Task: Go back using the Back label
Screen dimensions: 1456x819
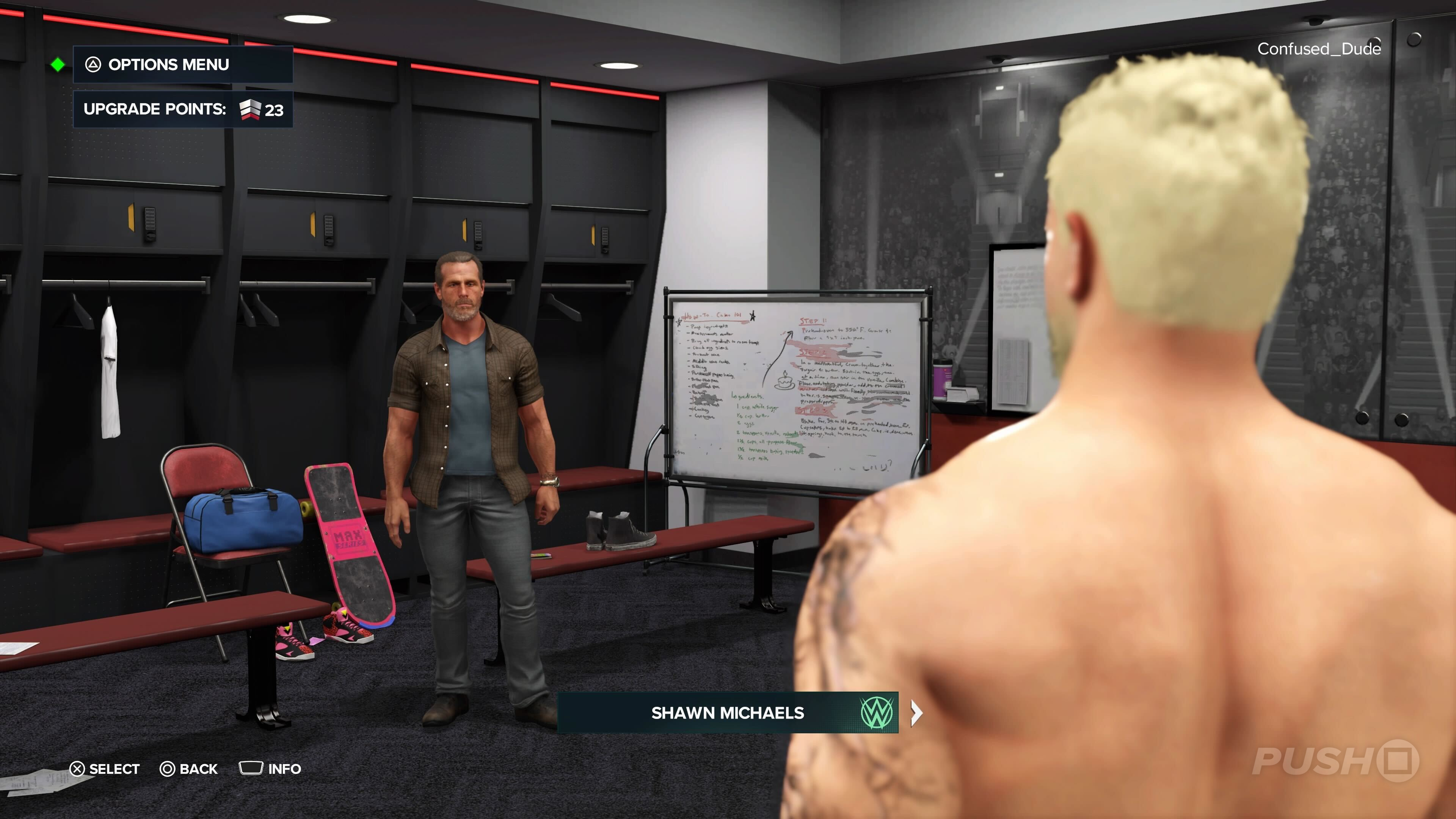Action: pos(189,769)
